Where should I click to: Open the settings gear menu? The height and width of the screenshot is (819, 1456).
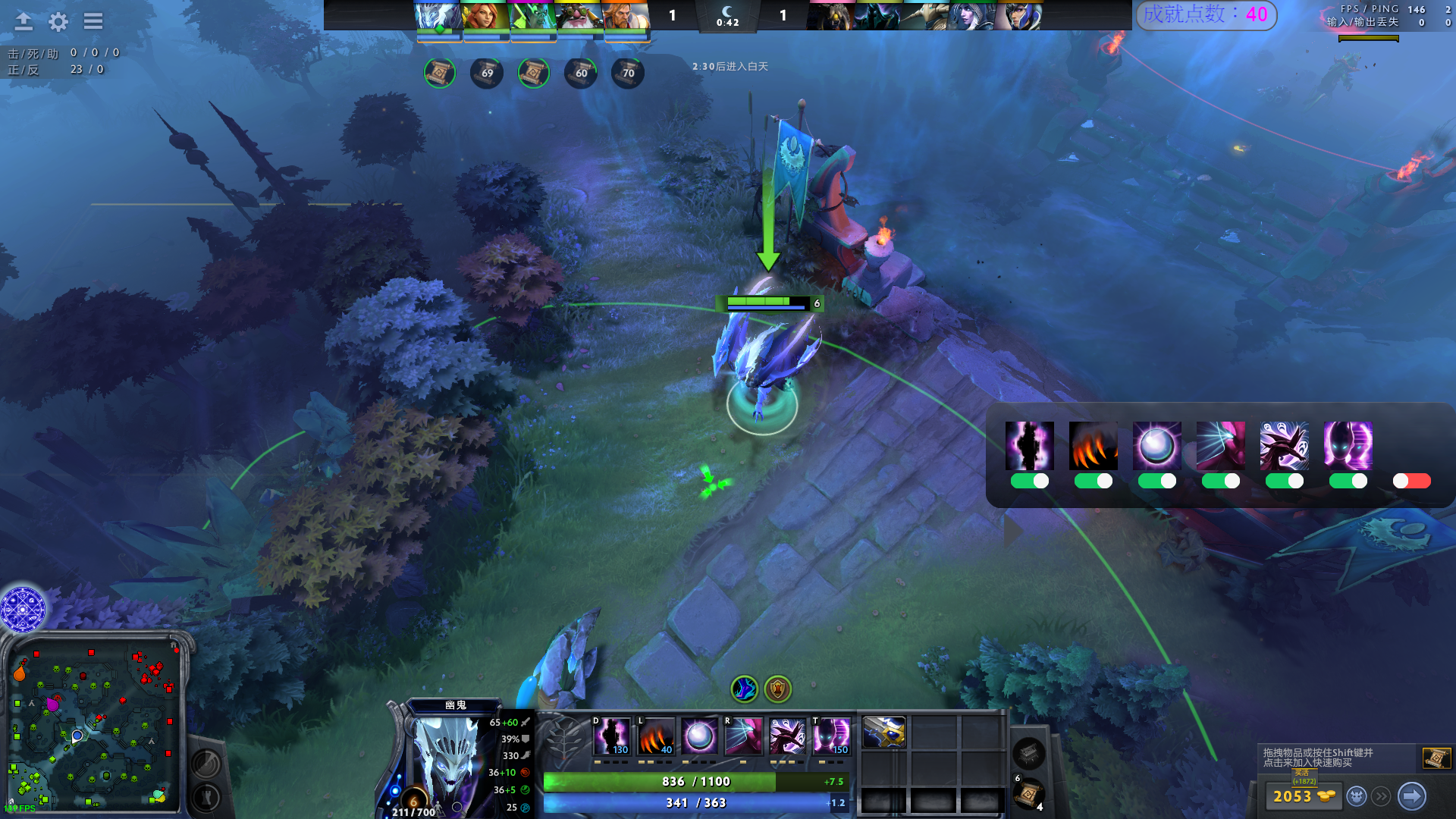click(58, 21)
